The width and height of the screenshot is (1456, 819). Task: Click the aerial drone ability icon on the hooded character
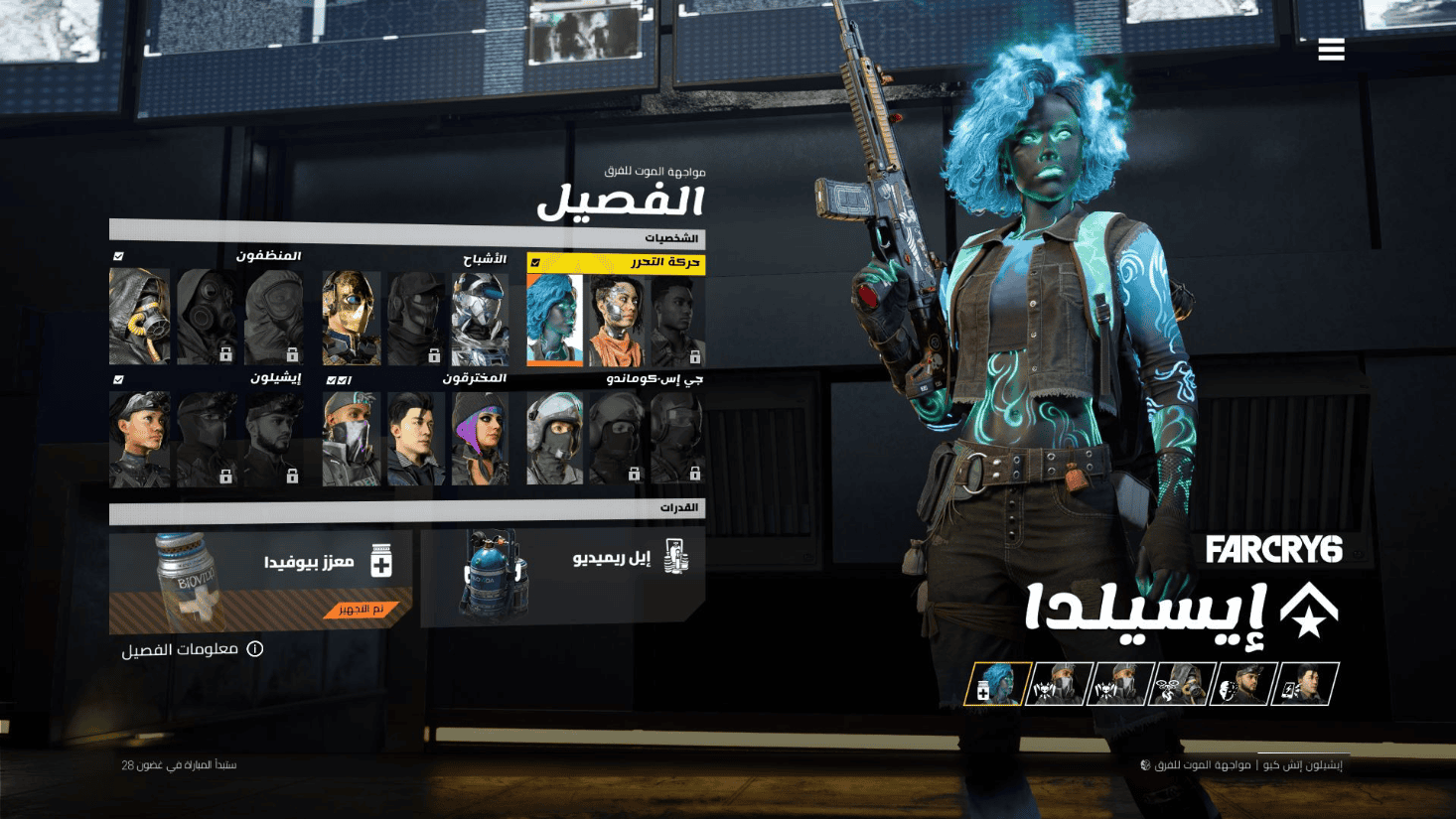click(1168, 688)
